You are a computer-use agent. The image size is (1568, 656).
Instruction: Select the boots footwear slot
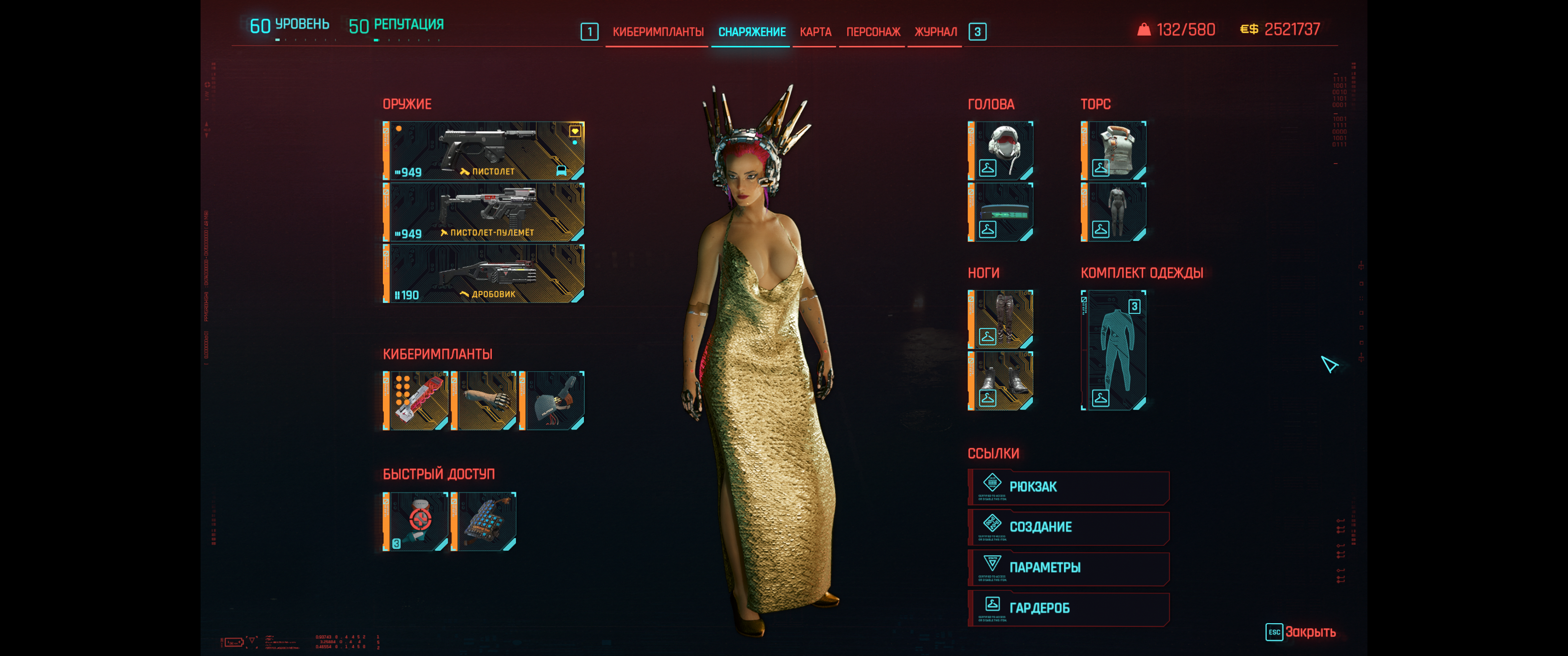click(x=1001, y=381)
